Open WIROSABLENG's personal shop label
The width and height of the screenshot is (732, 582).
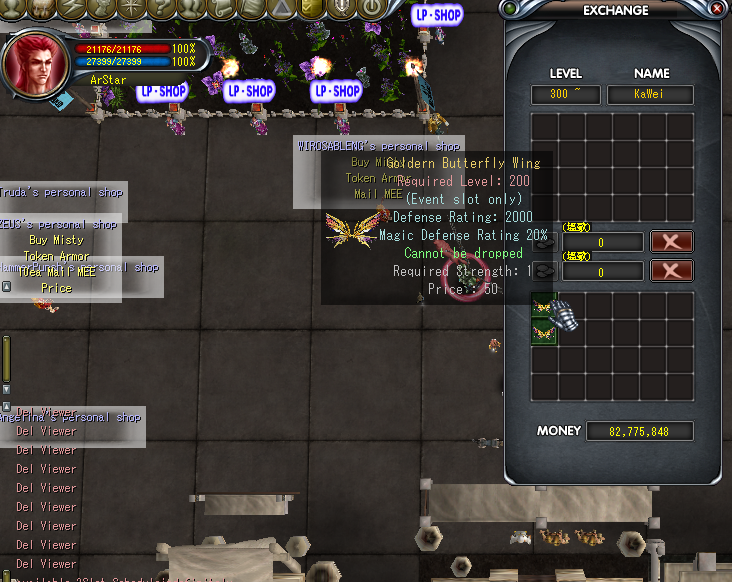click(x=379, y=146)
